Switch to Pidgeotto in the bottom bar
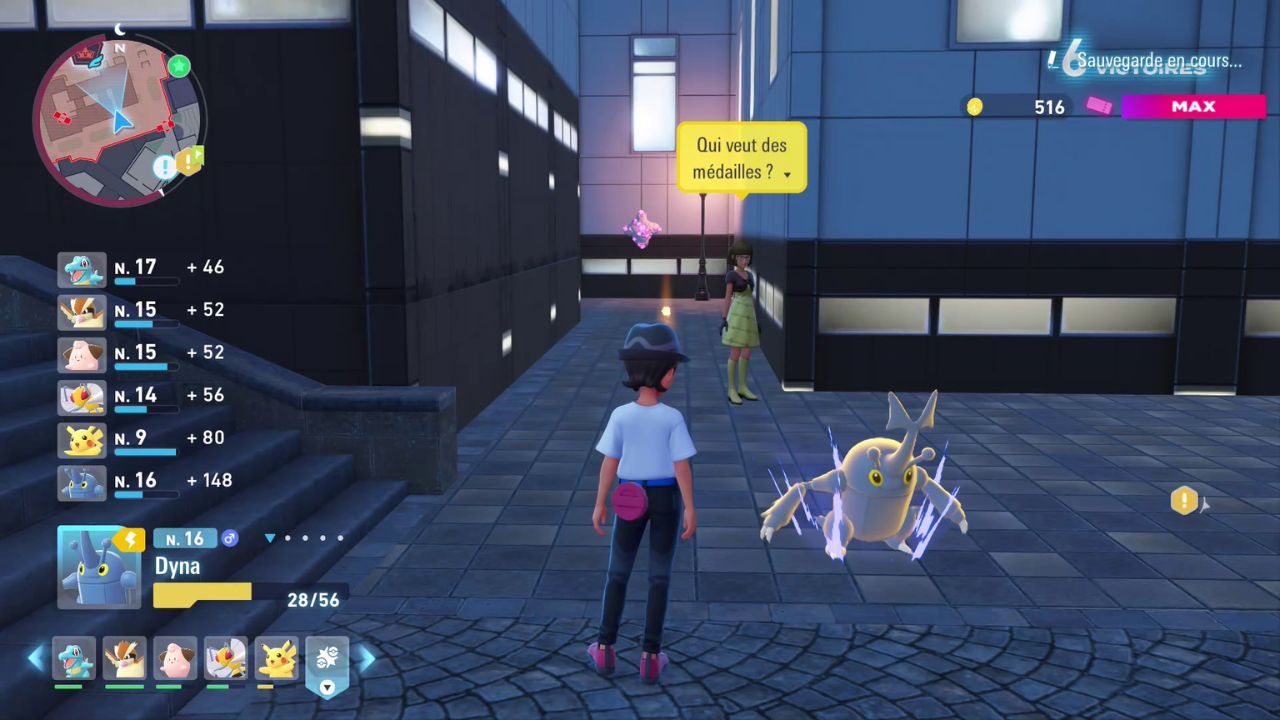1280x720 pixels. point(124,658)
